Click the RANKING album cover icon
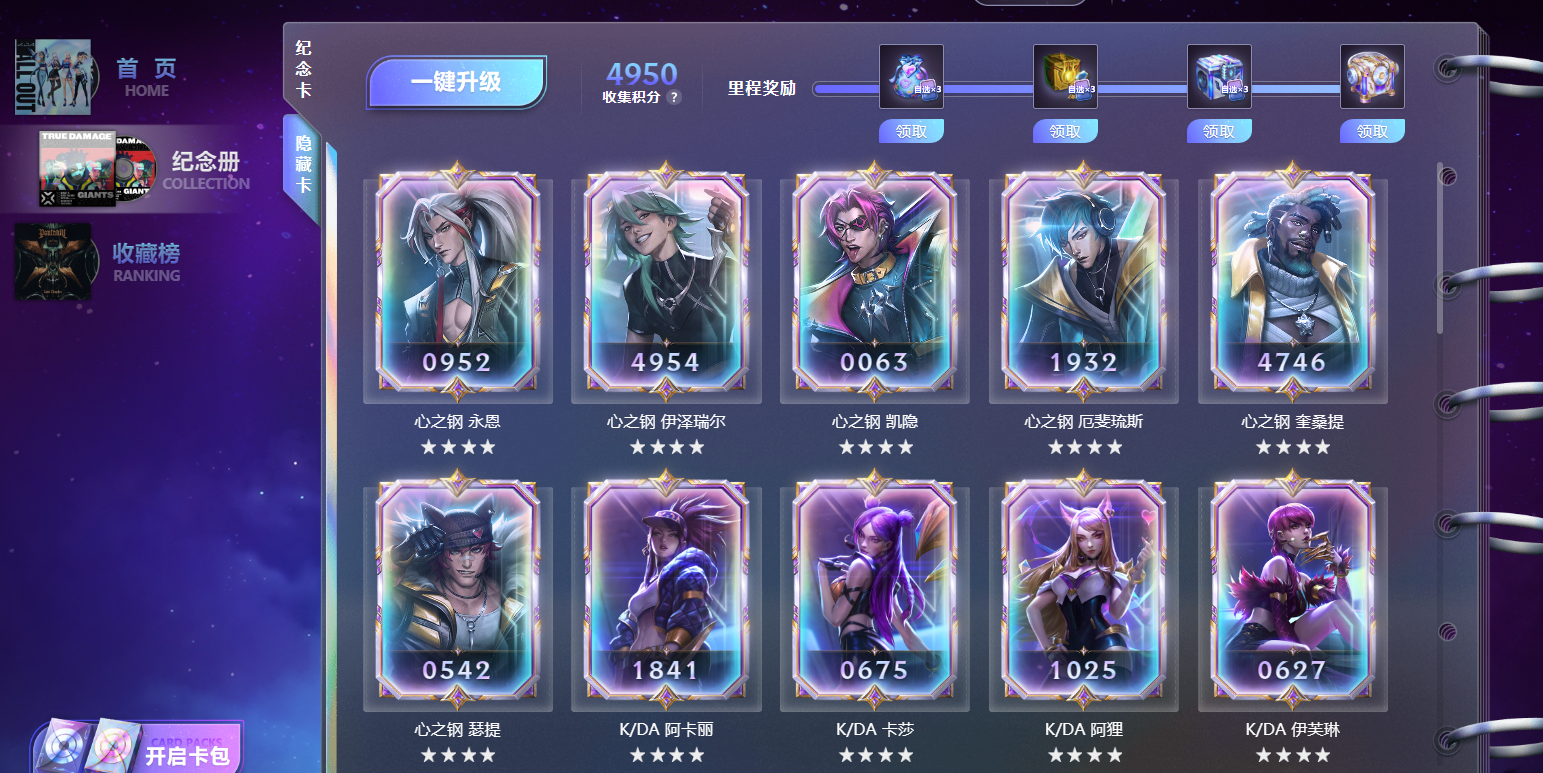Screen dimensions: 1543x773 pos(55,263)
